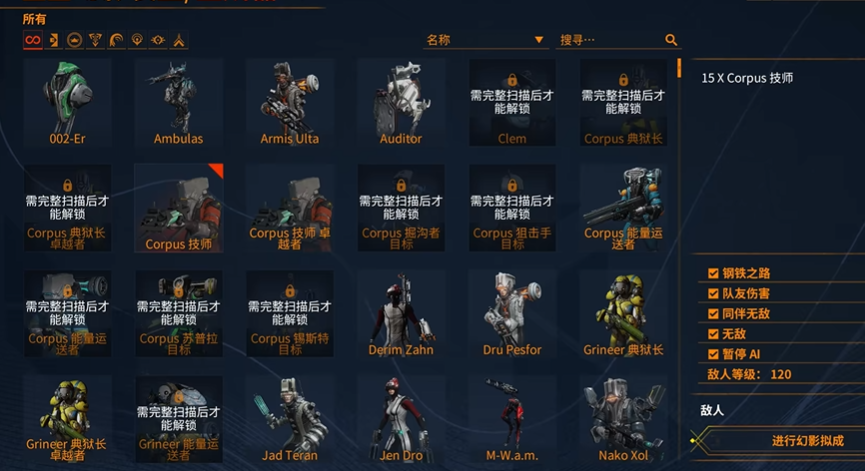This screenshot has height=471, width=865.
Task: Choose the Derim Zahn enemy
Action: [401, 314]
